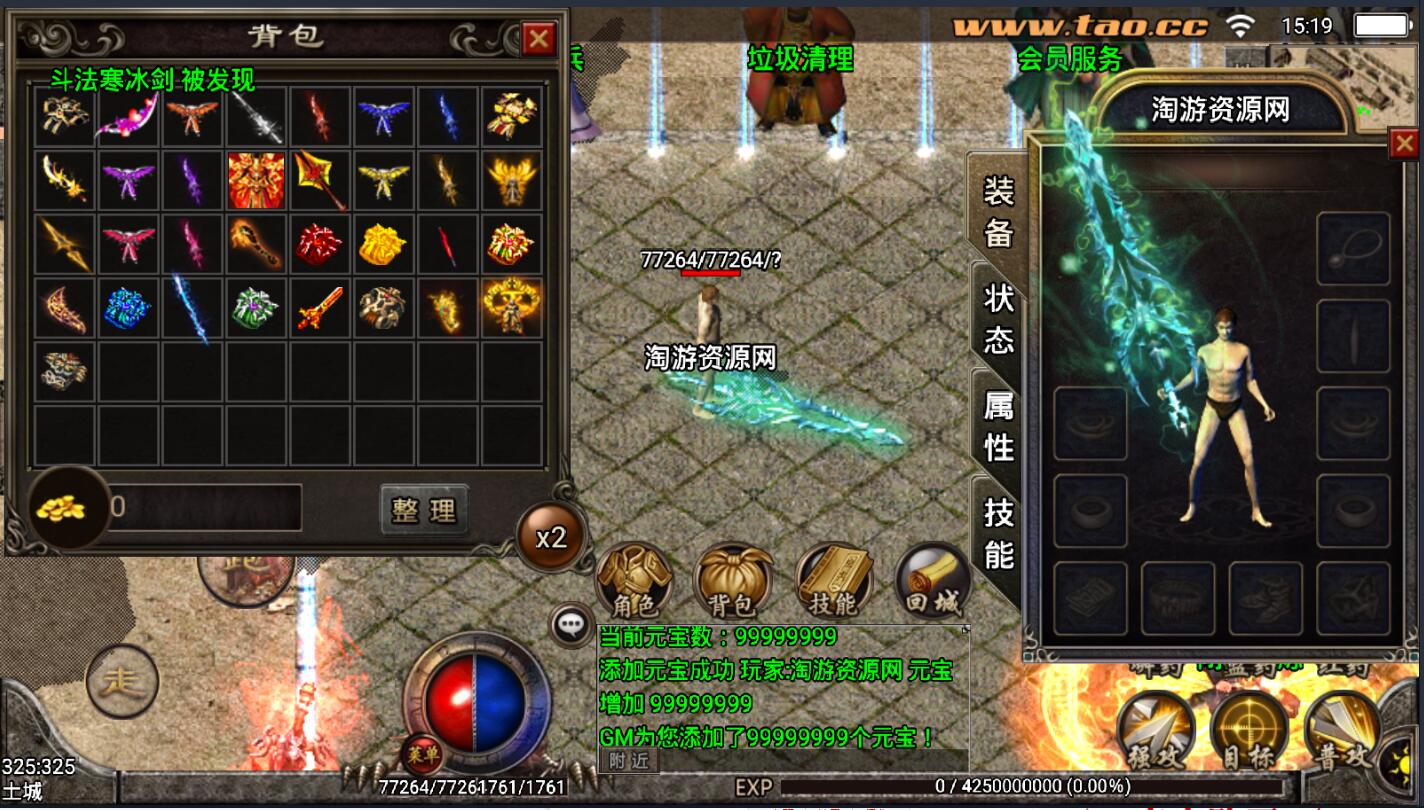Use the 回城 return-to-town scroll button

[x=932, y=581]
